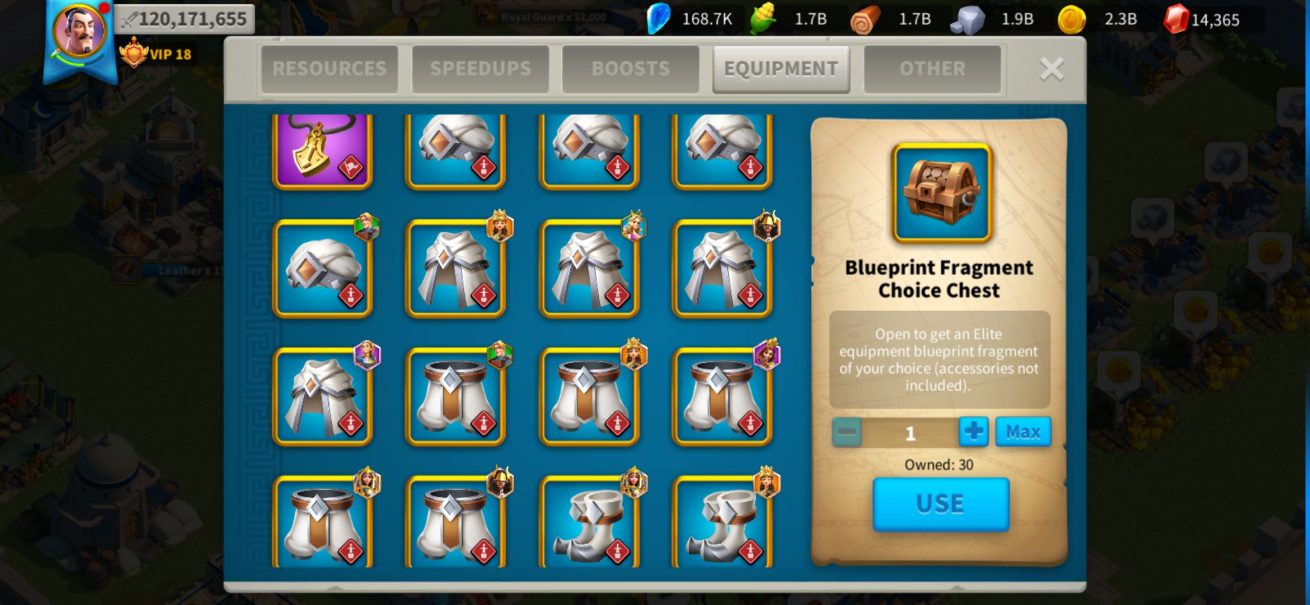The image size is (1310, 605).
Task: Open the governor portrait profile
Action: 79,32
